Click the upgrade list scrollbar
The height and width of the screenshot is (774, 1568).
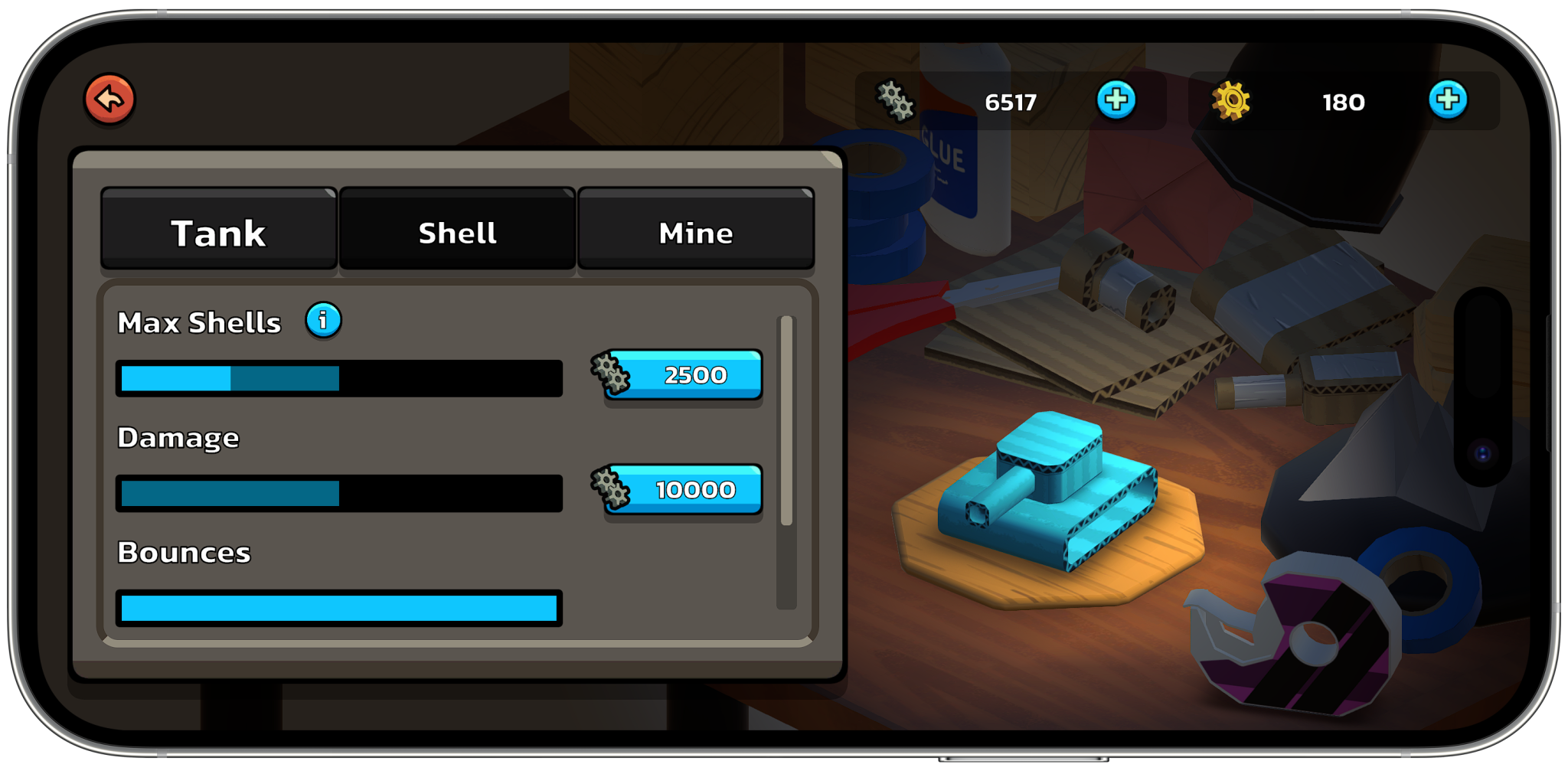(786, 421)
